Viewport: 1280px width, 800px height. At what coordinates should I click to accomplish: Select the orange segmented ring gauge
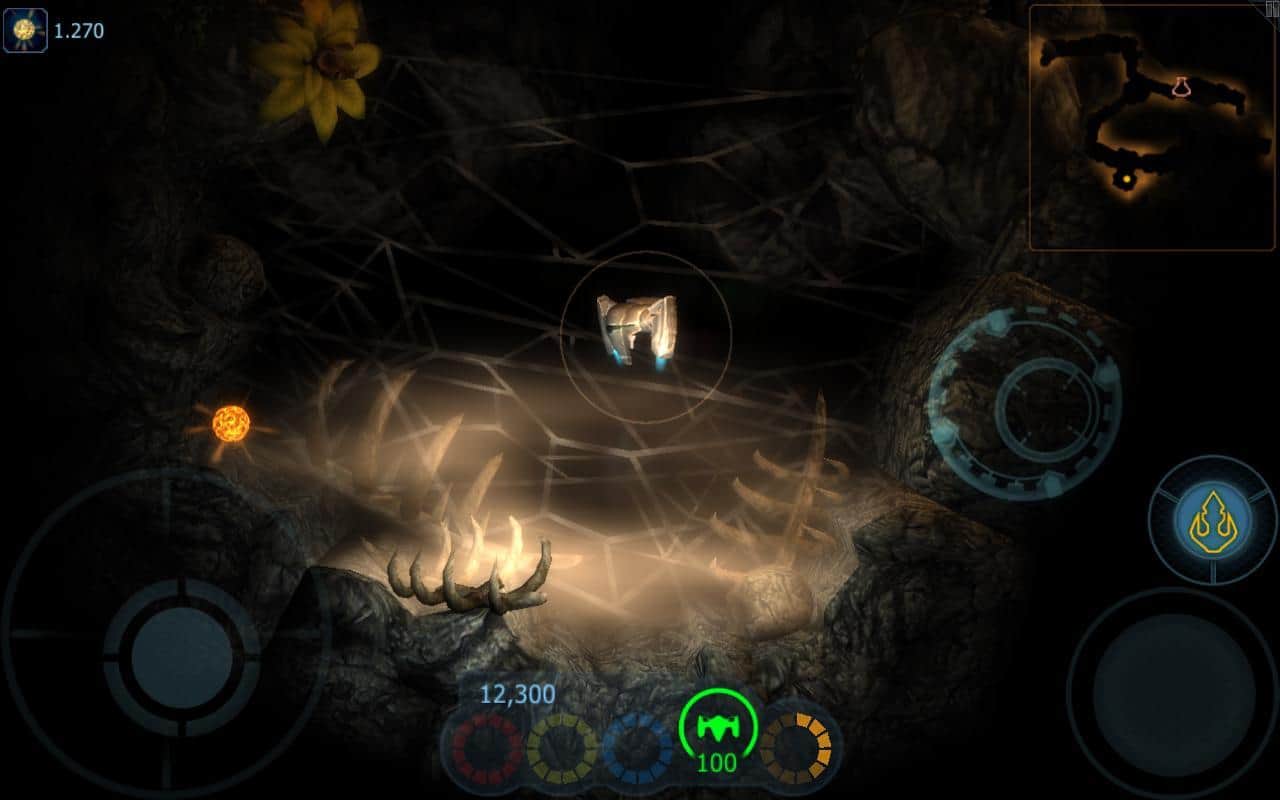796,748
